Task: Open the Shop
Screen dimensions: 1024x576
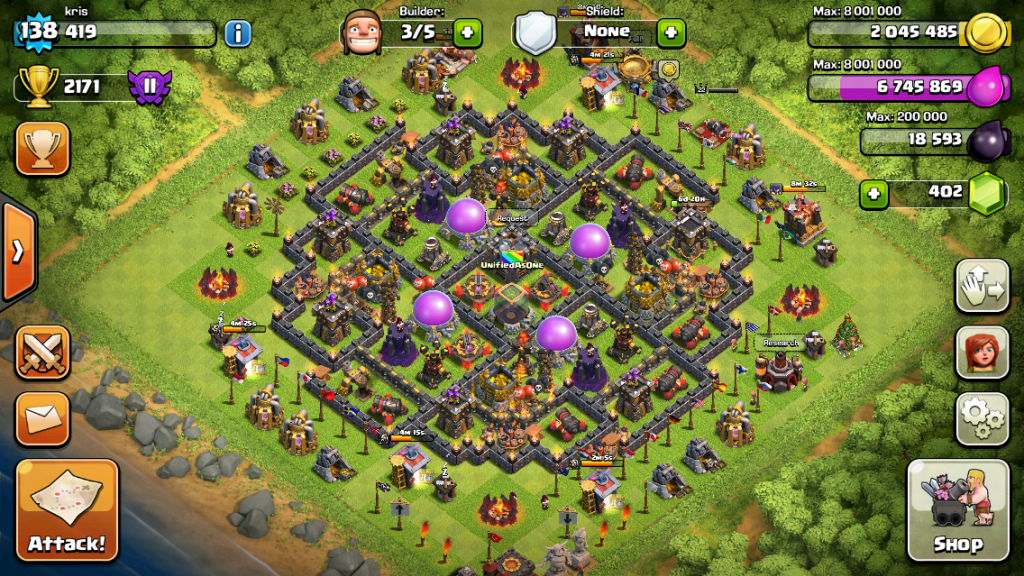Action: point(957,510)
